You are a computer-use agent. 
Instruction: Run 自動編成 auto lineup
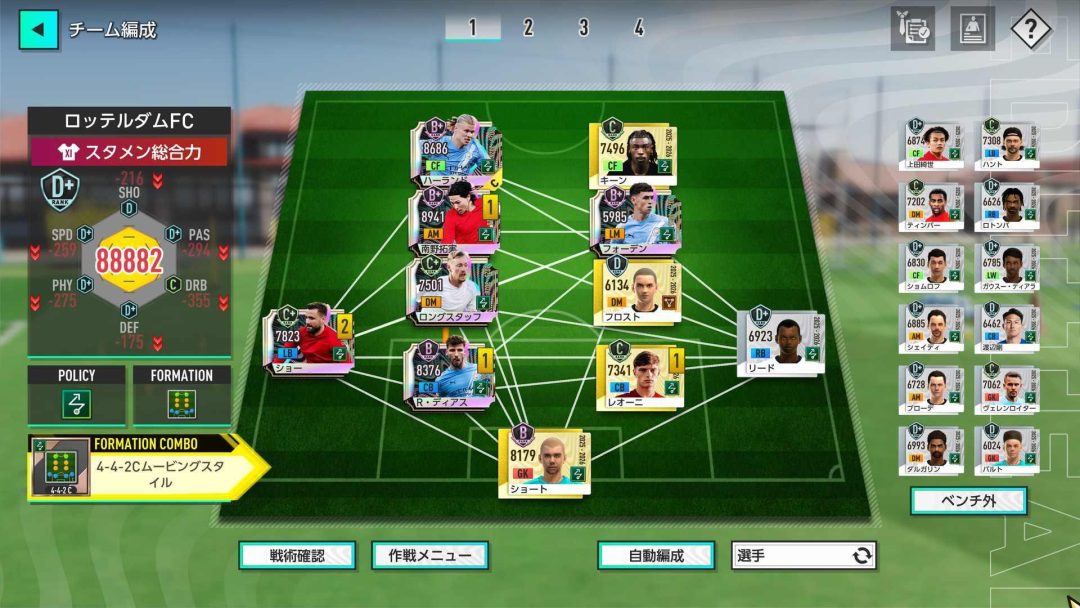click(656, 555)
